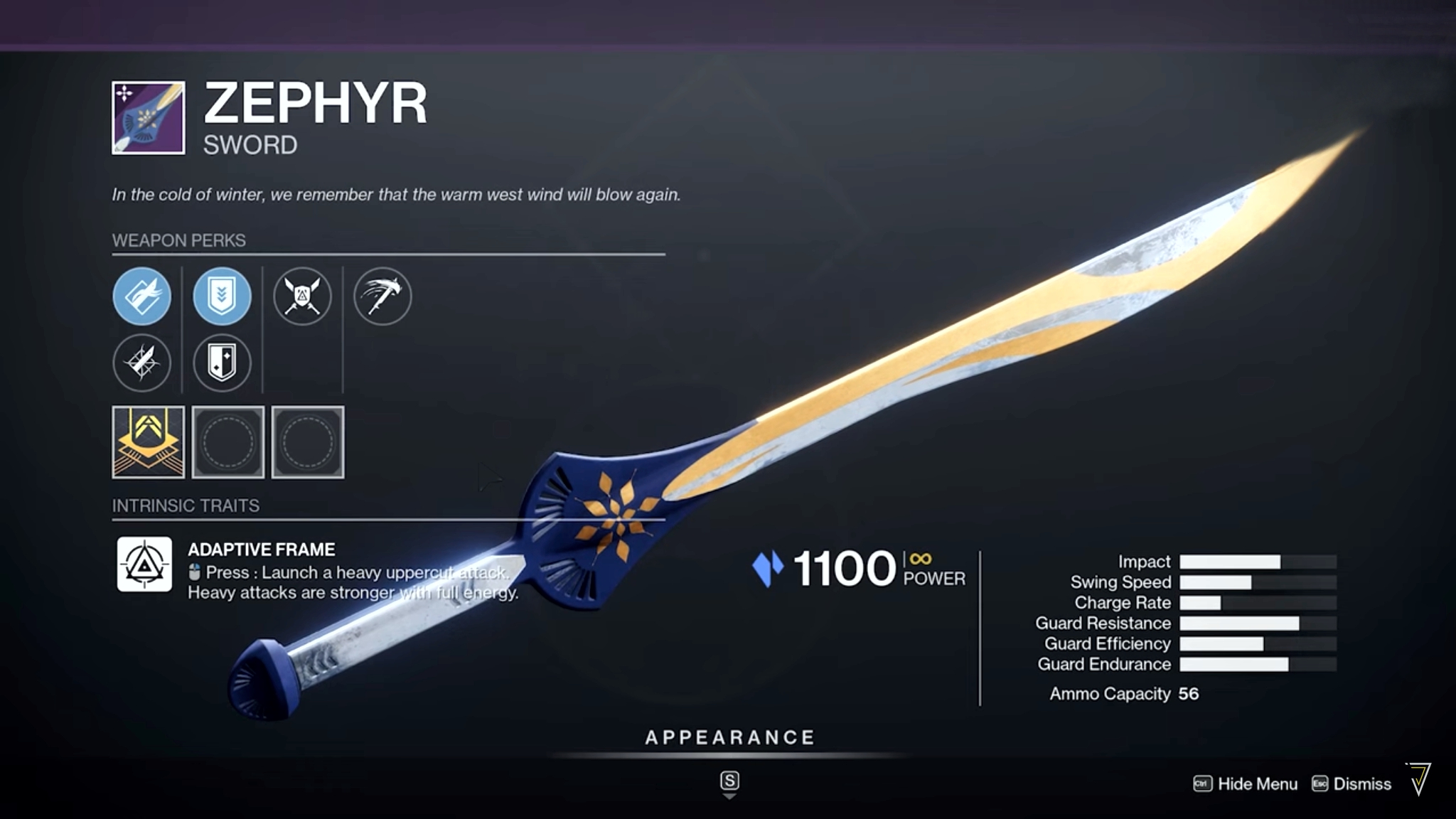
Task: Pick the shield guard perk with a star
Action: point(222,363)
